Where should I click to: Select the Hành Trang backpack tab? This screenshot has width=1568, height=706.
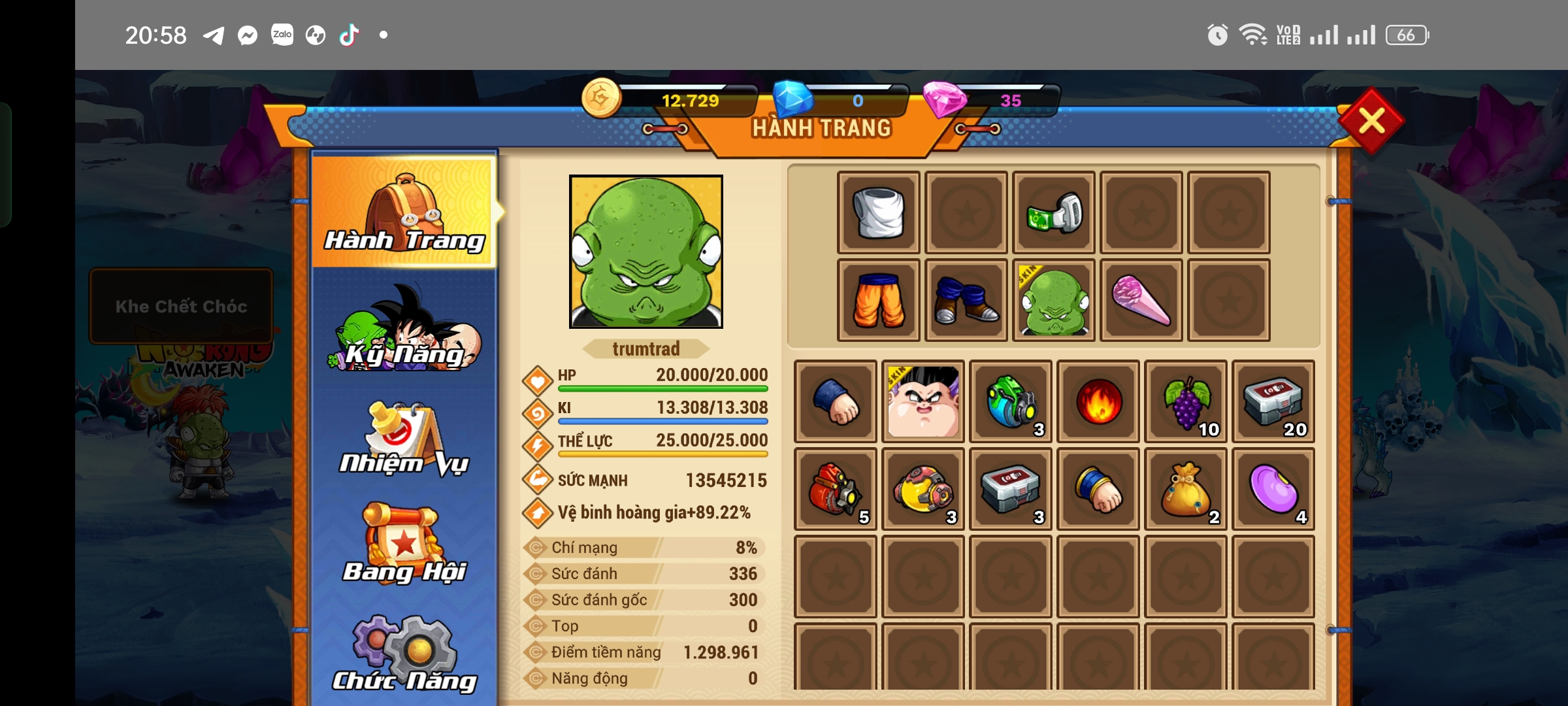(x=404, y=211)
